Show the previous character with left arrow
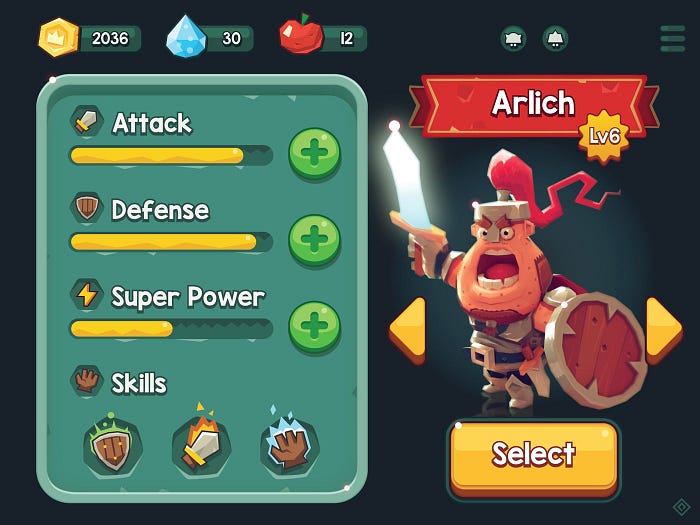 click(x=407, y=327)
